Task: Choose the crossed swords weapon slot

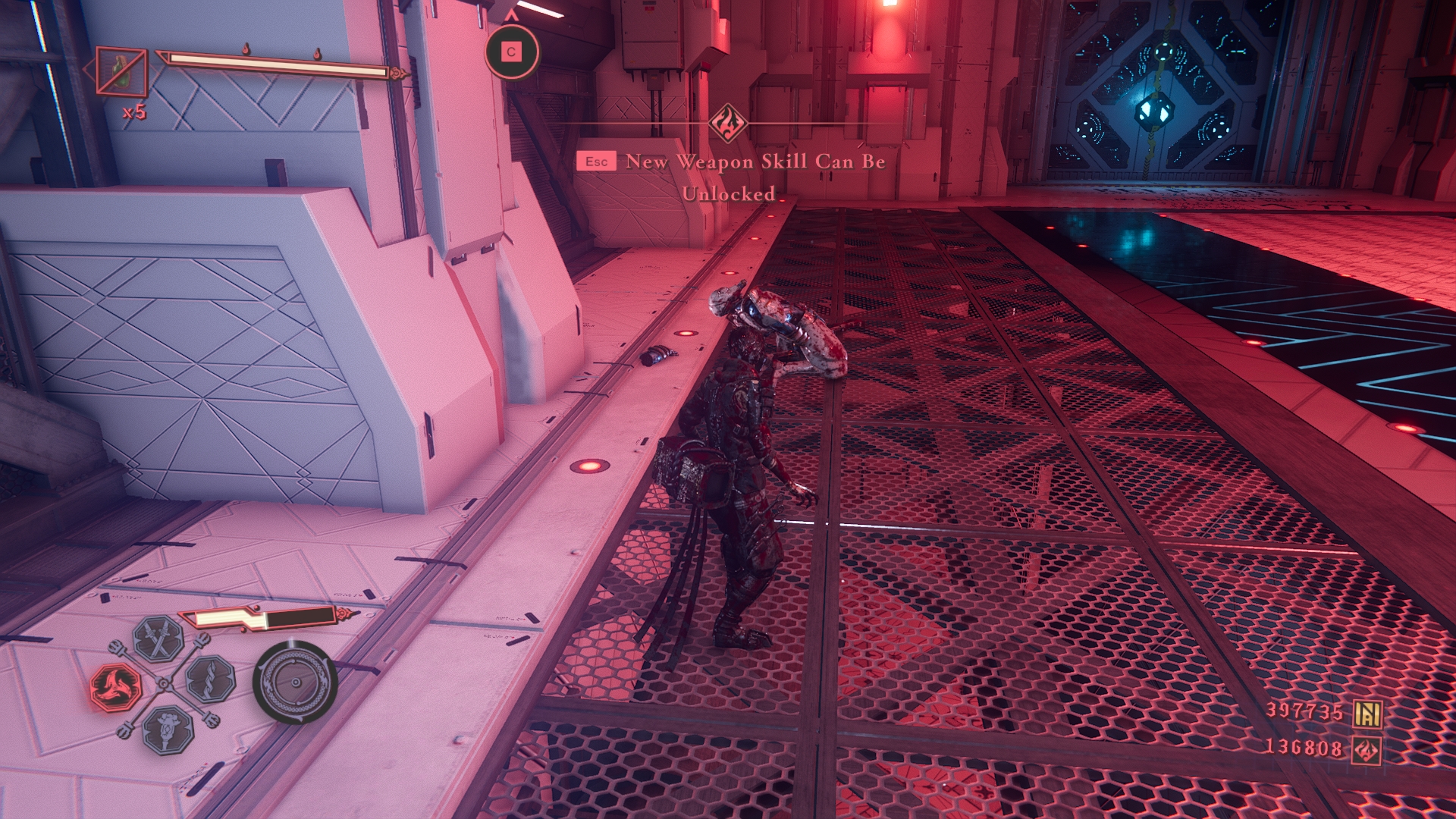Action: pyautogui.click(x=158, y=639)
